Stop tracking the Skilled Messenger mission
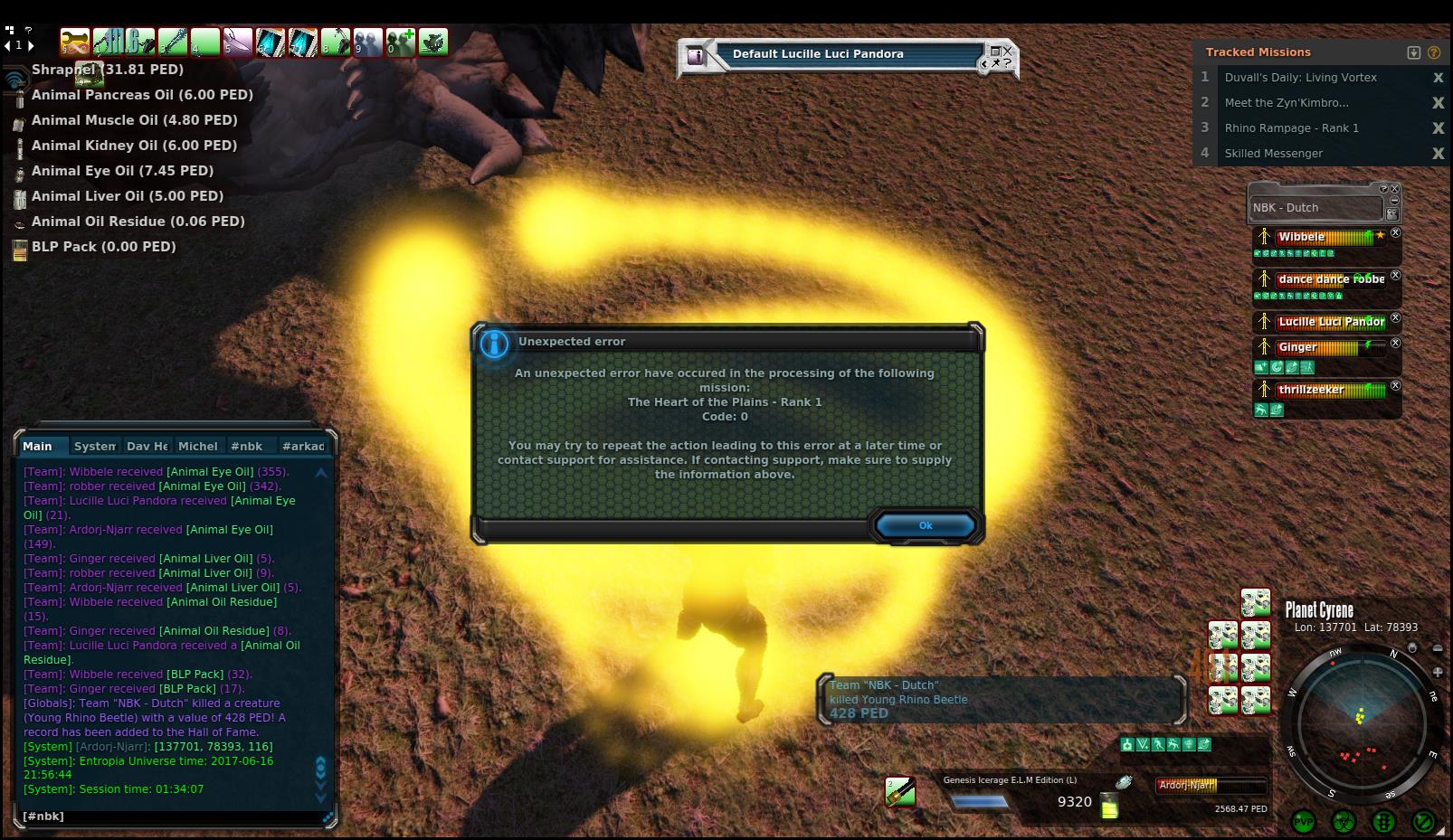The image size is (1453, 840). pyautogui.click(x=1438, y=154)
